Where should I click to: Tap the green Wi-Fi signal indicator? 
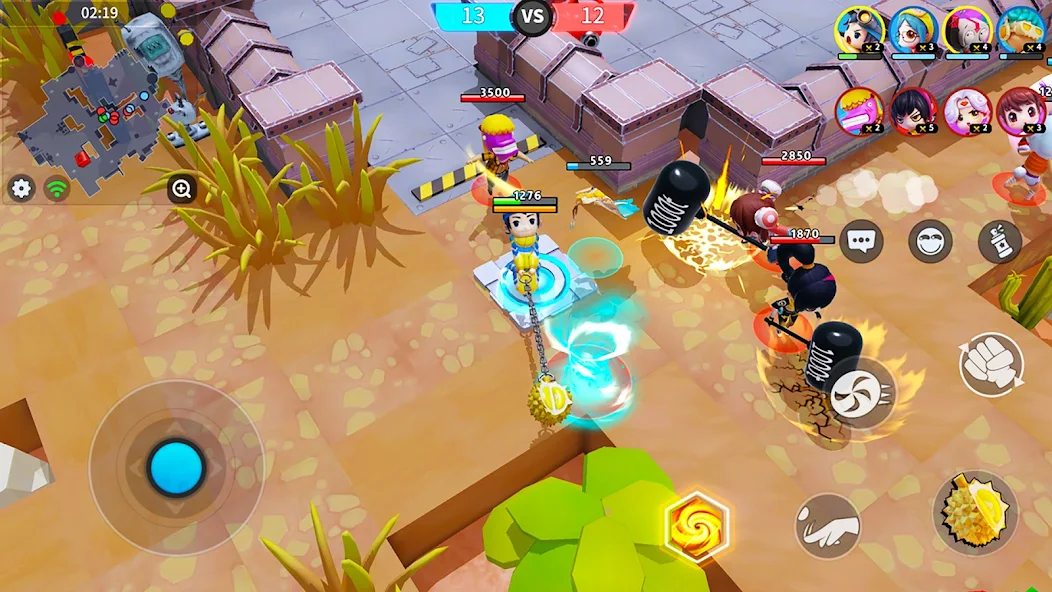click(x=57, y=188)
